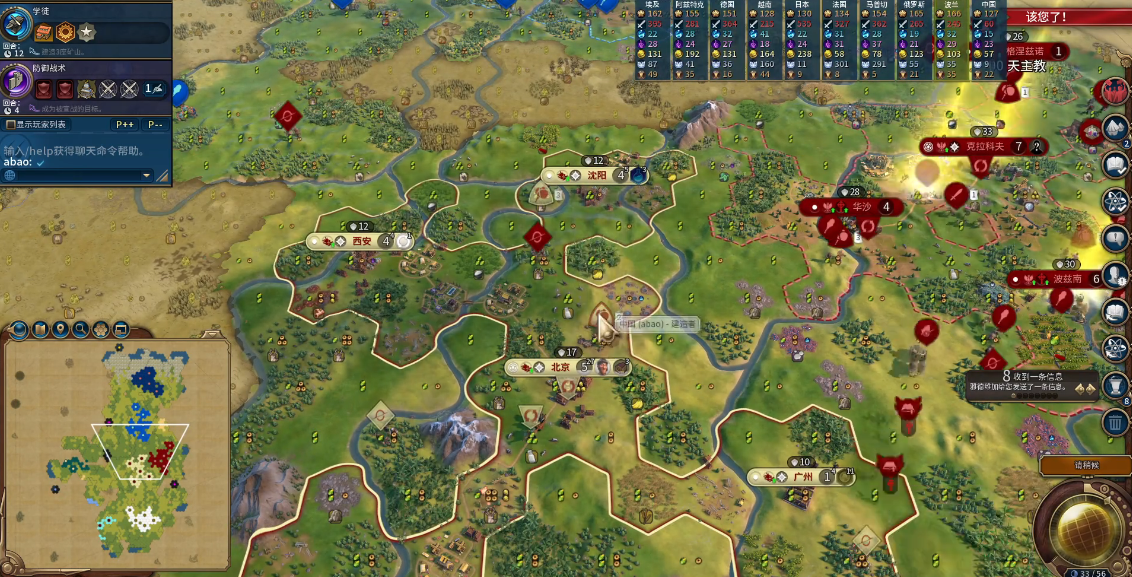The height and width of the screenshot is (577, 1132).
Task: Click the P++ button
Action: pos(125,125)
